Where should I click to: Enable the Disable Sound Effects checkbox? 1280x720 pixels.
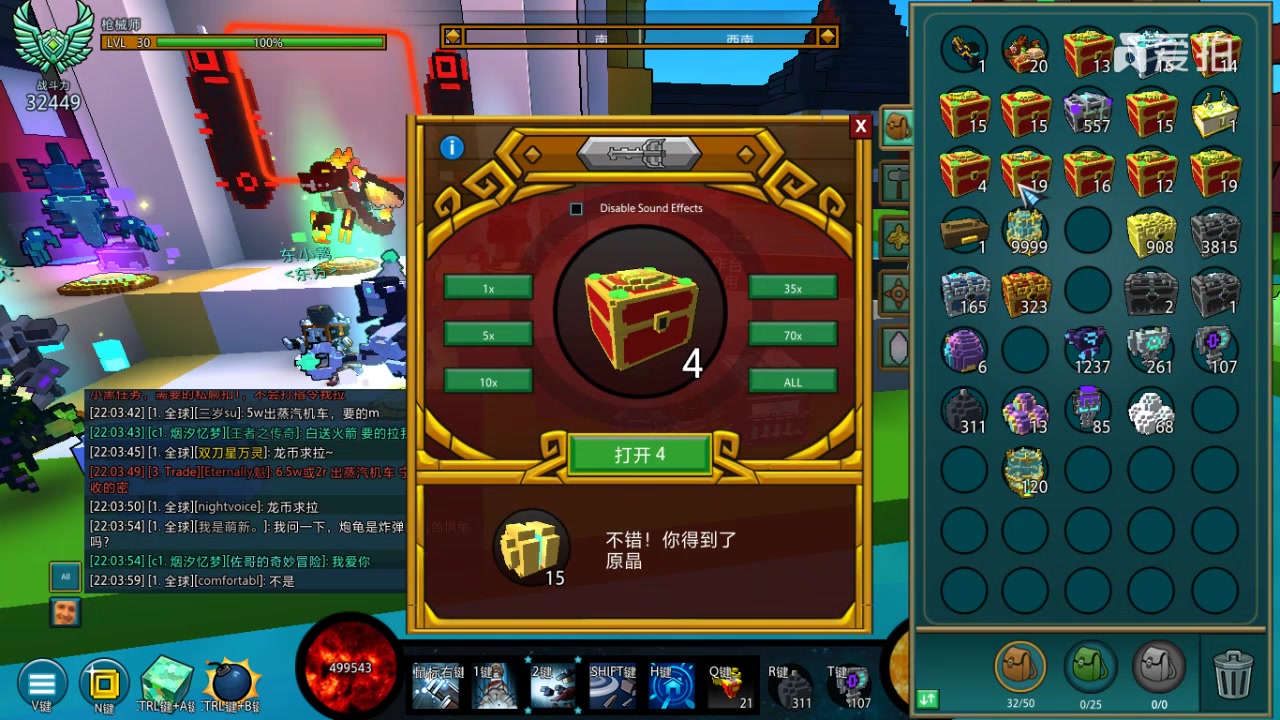tap(576, 209)
